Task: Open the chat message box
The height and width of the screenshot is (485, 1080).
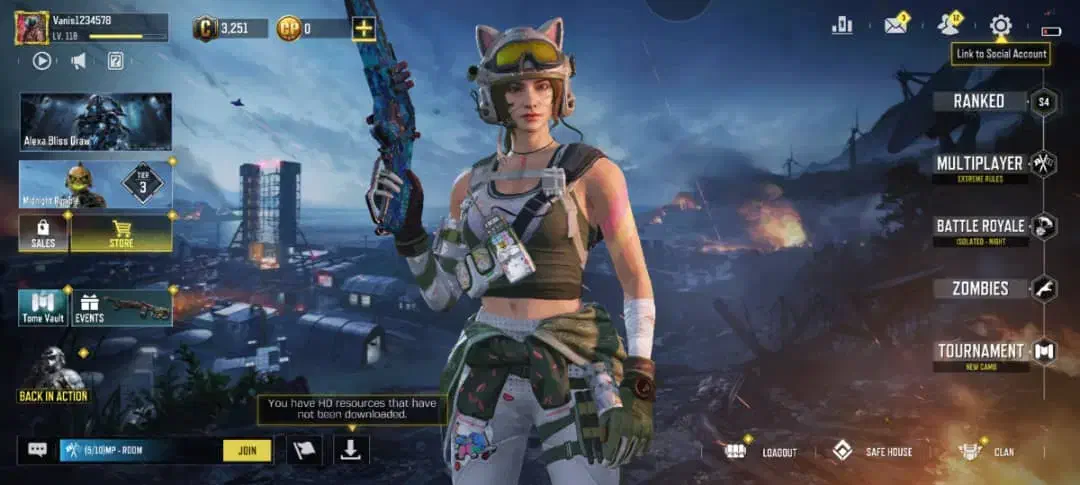Action: [x=38, y=450]
